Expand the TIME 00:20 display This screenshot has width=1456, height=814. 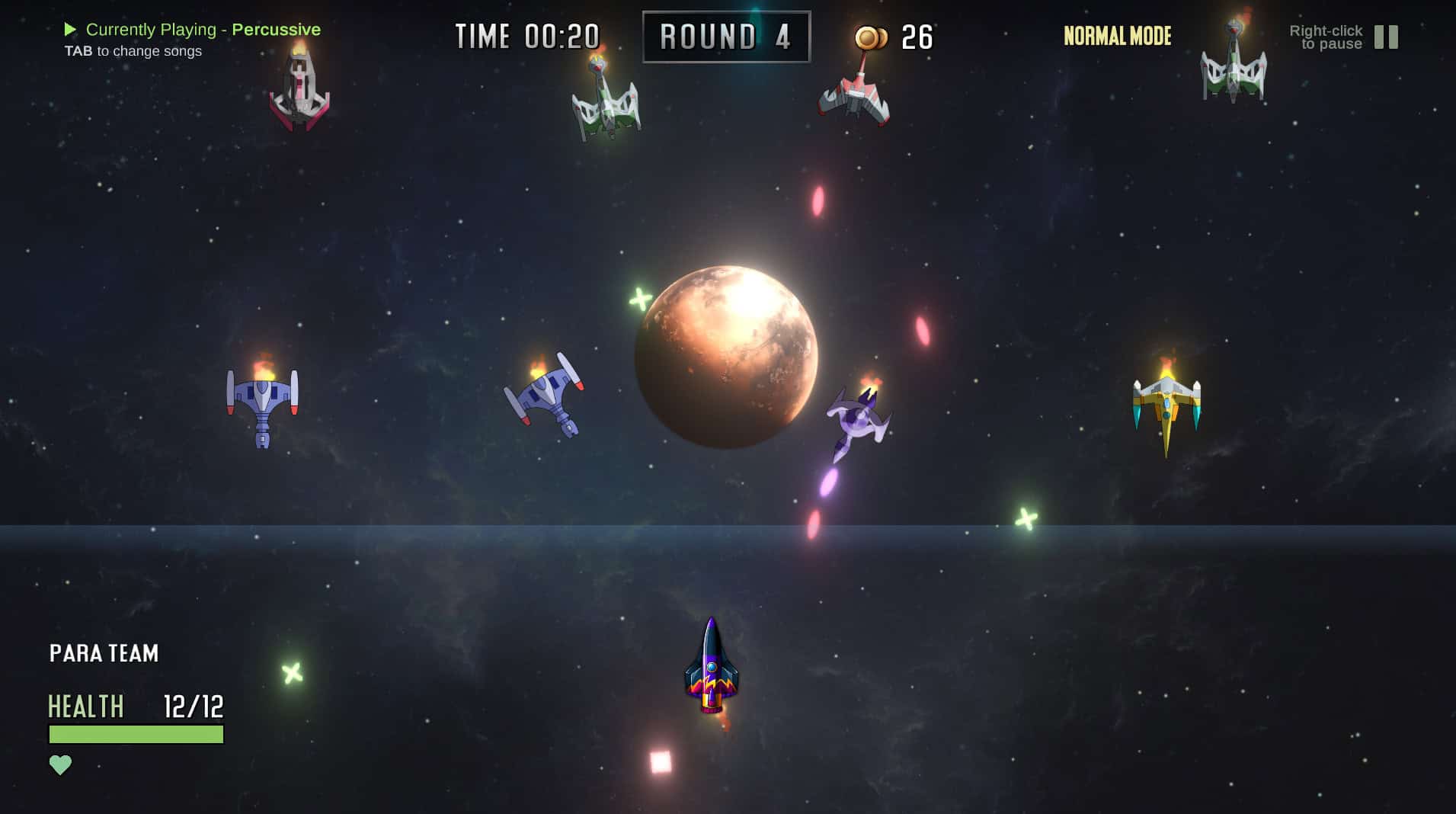pos(526,36)
